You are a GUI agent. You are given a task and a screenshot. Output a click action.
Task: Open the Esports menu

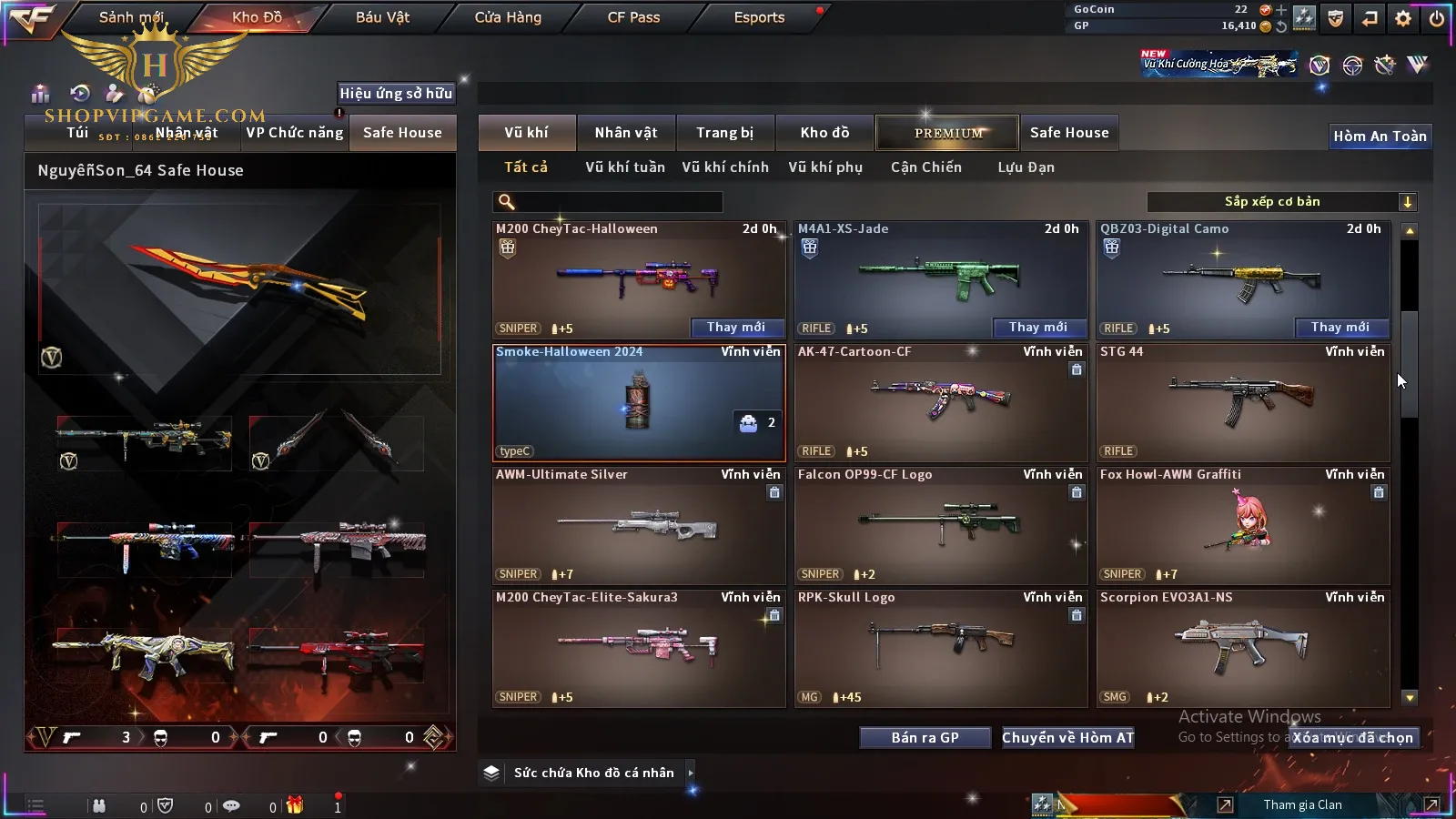click(759, 17)
